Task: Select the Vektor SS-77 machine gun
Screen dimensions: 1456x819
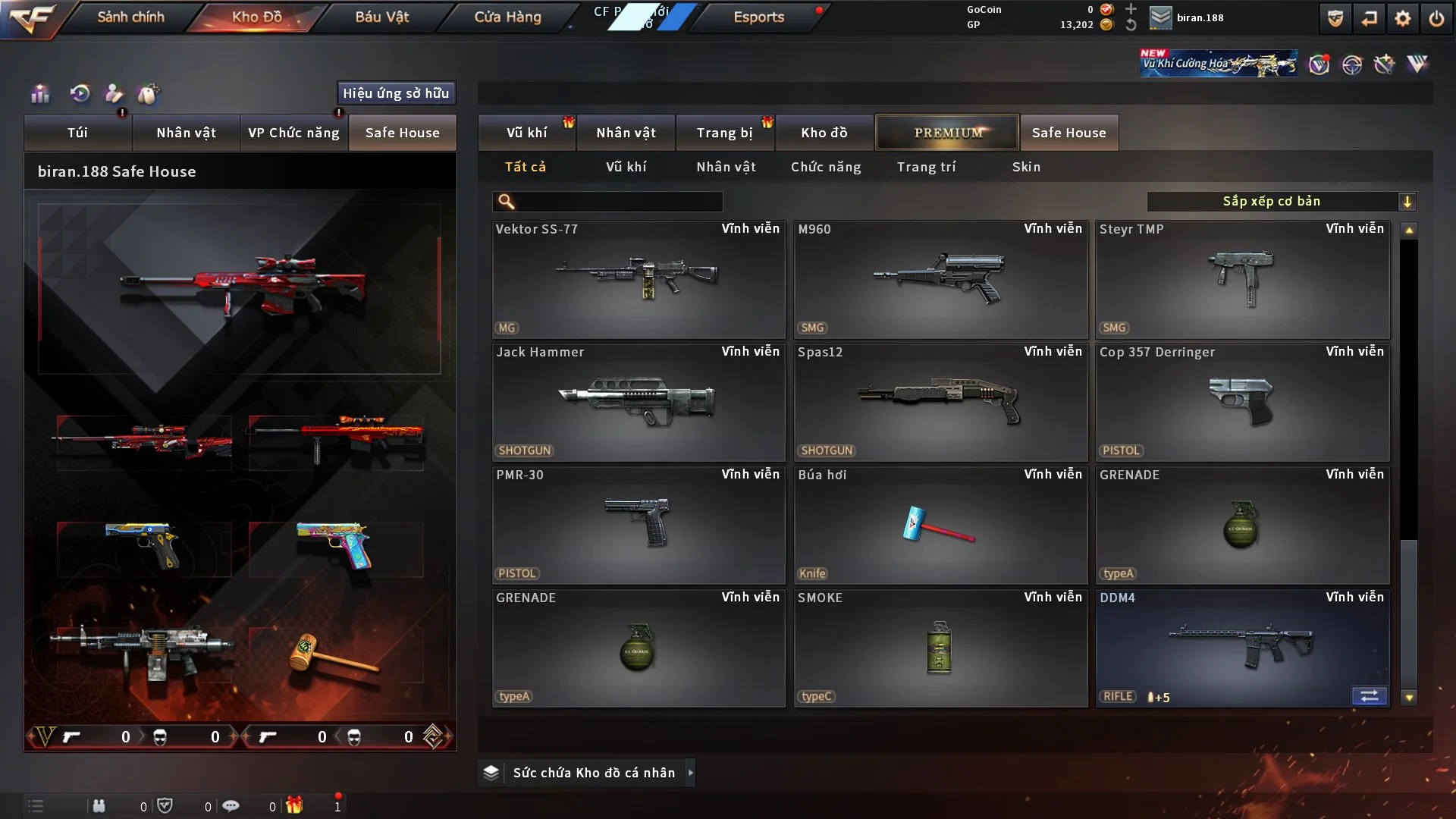Action: click(x=638, y=279)
